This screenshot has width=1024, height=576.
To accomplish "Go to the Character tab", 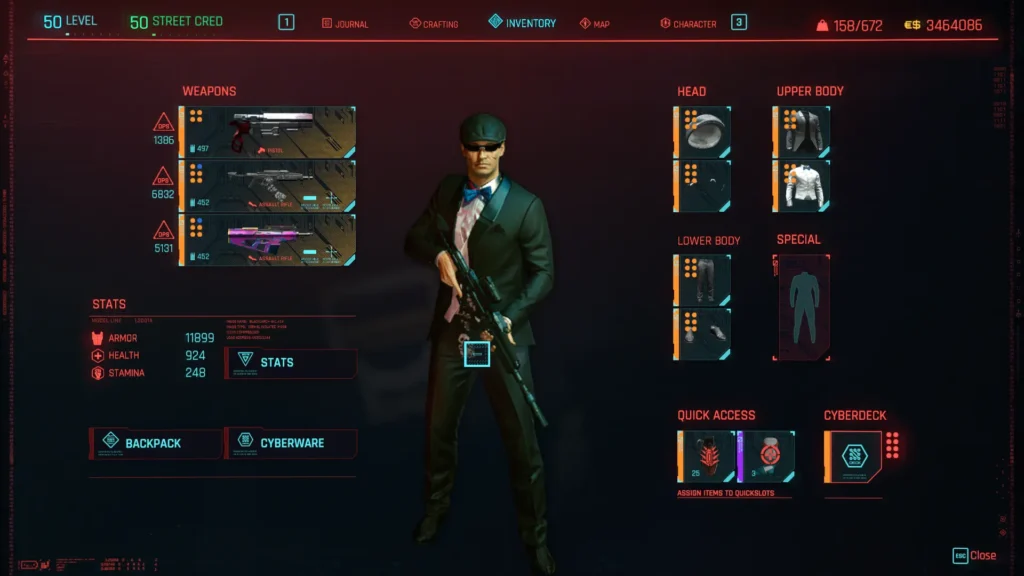I will click(x=688, y=23).
